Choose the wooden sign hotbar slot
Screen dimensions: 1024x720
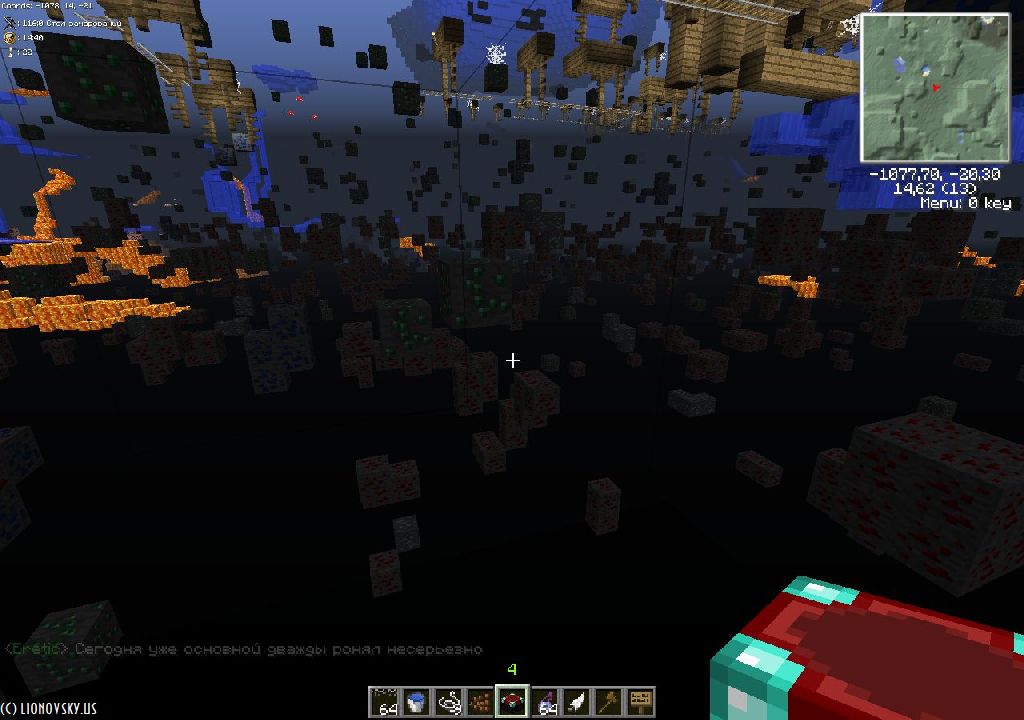point(640,701)
